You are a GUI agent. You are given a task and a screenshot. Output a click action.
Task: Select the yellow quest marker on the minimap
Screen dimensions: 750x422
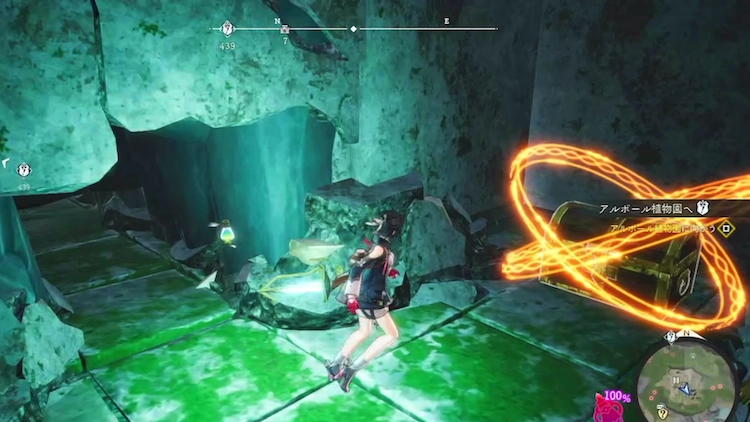(663, 411)
